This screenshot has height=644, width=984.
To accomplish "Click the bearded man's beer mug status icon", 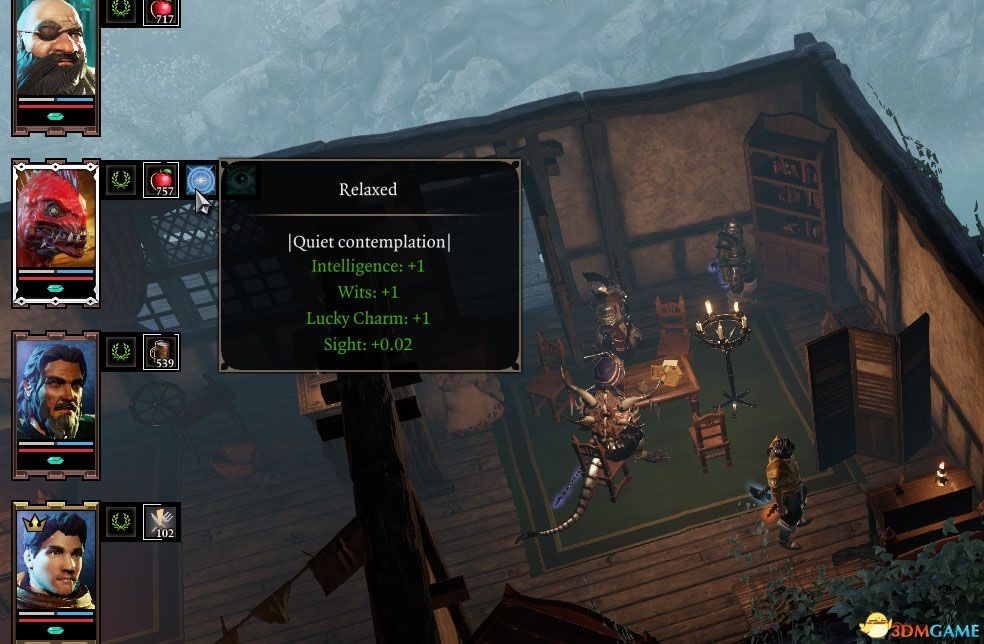I will pos(161,351).
